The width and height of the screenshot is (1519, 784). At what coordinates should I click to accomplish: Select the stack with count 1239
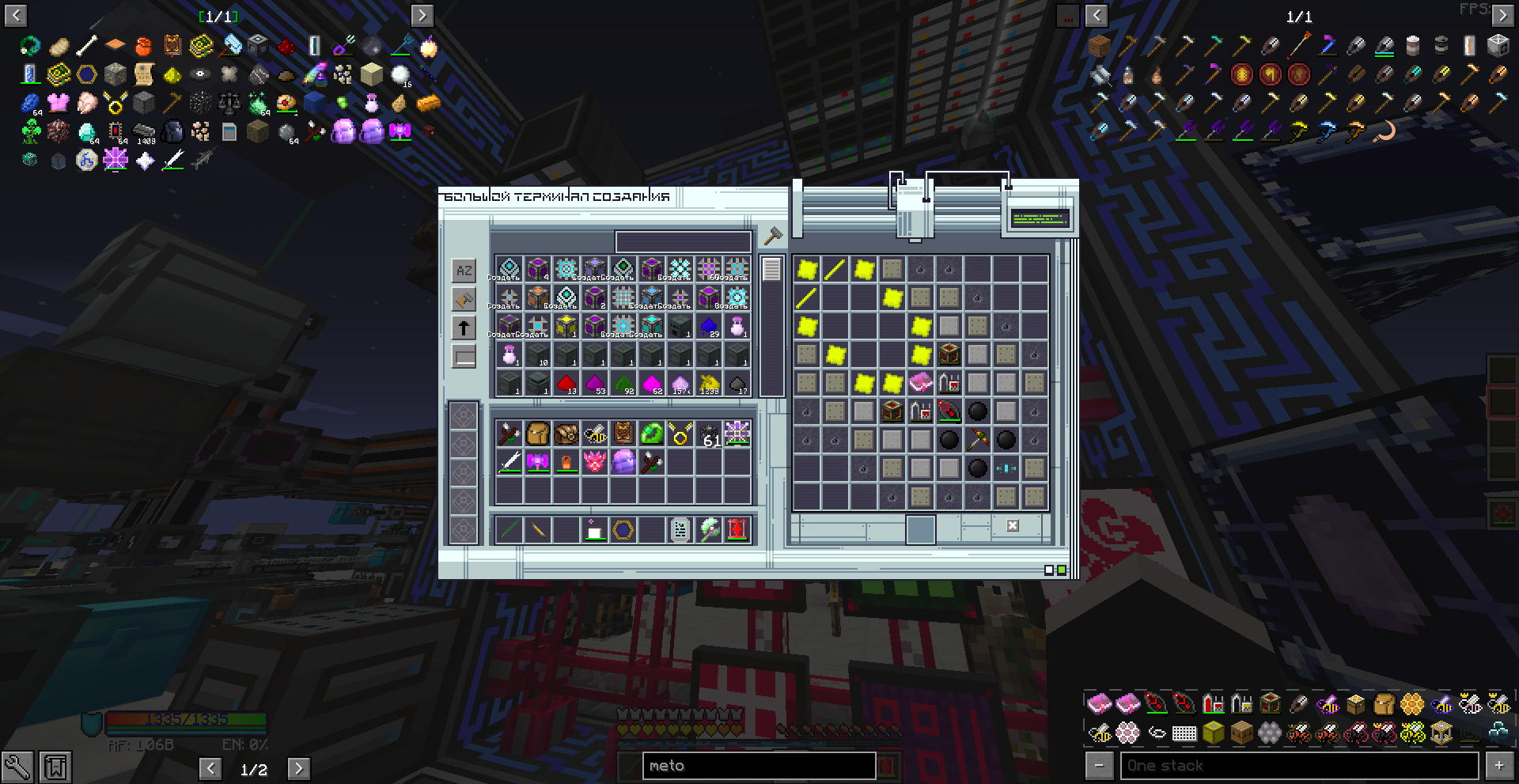709,384
